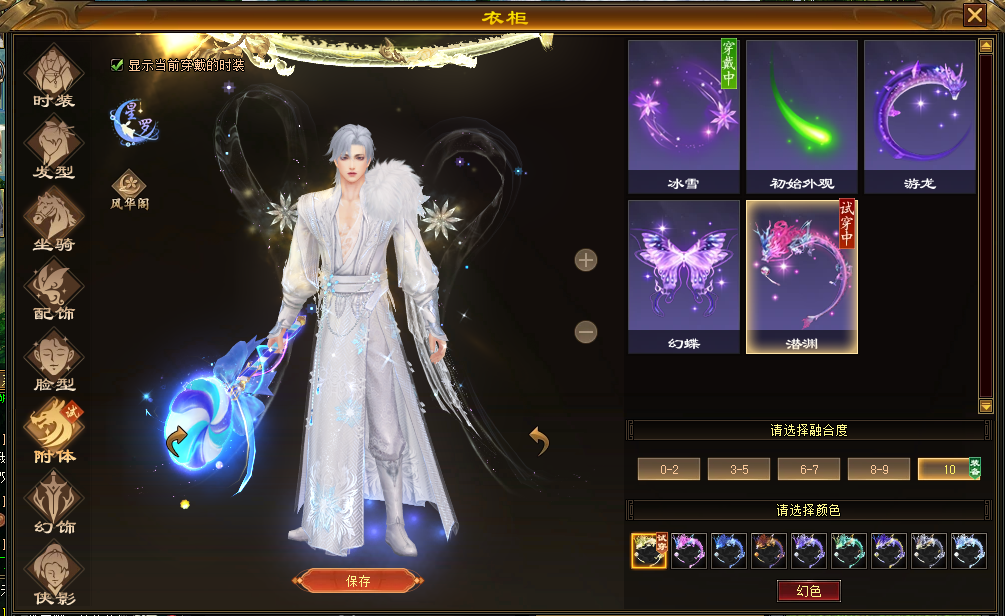Image resolution: width=1005 pixels, height=616 pixels.
Task: Click the 幻色 recolor button
Action: click(x=809, y=591)
